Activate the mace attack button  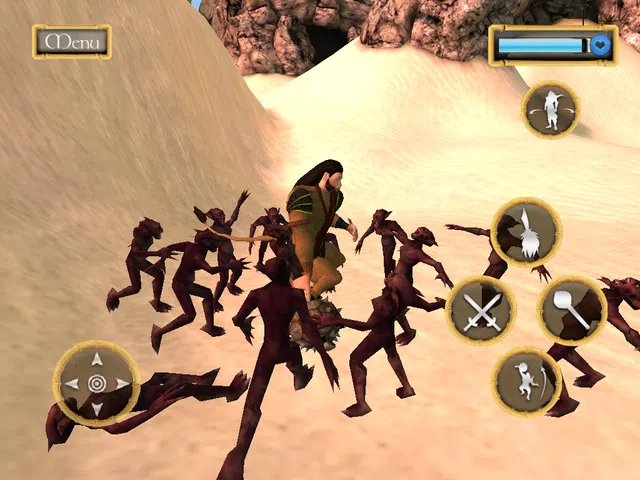571,311
